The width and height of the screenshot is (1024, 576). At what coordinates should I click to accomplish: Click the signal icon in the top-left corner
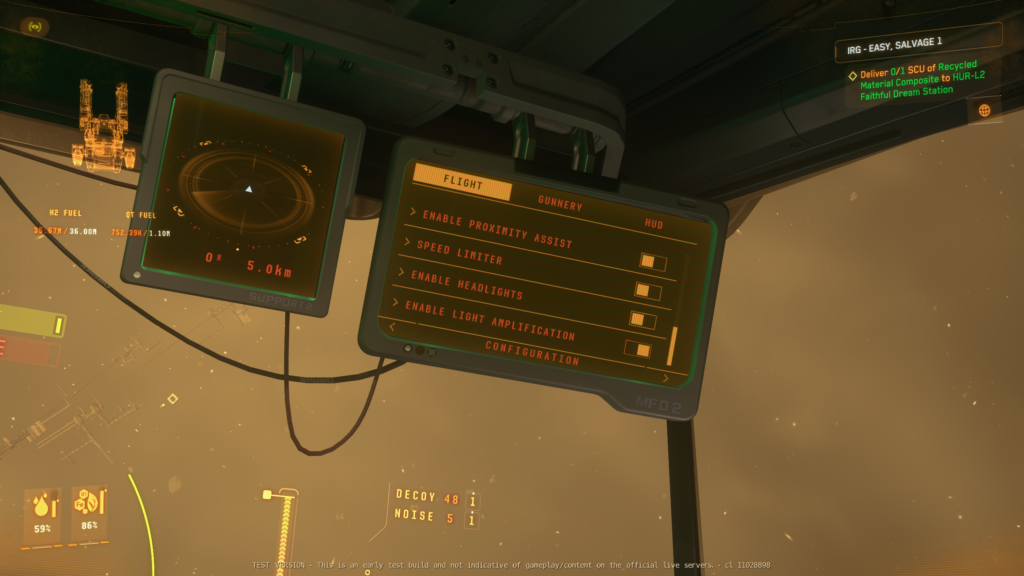pos(37,26)
